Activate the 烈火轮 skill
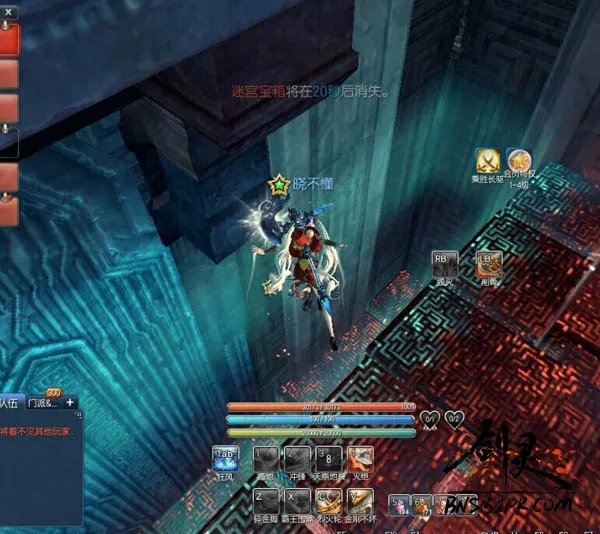Viewport: 600px width, 534px height. point(328,500)
